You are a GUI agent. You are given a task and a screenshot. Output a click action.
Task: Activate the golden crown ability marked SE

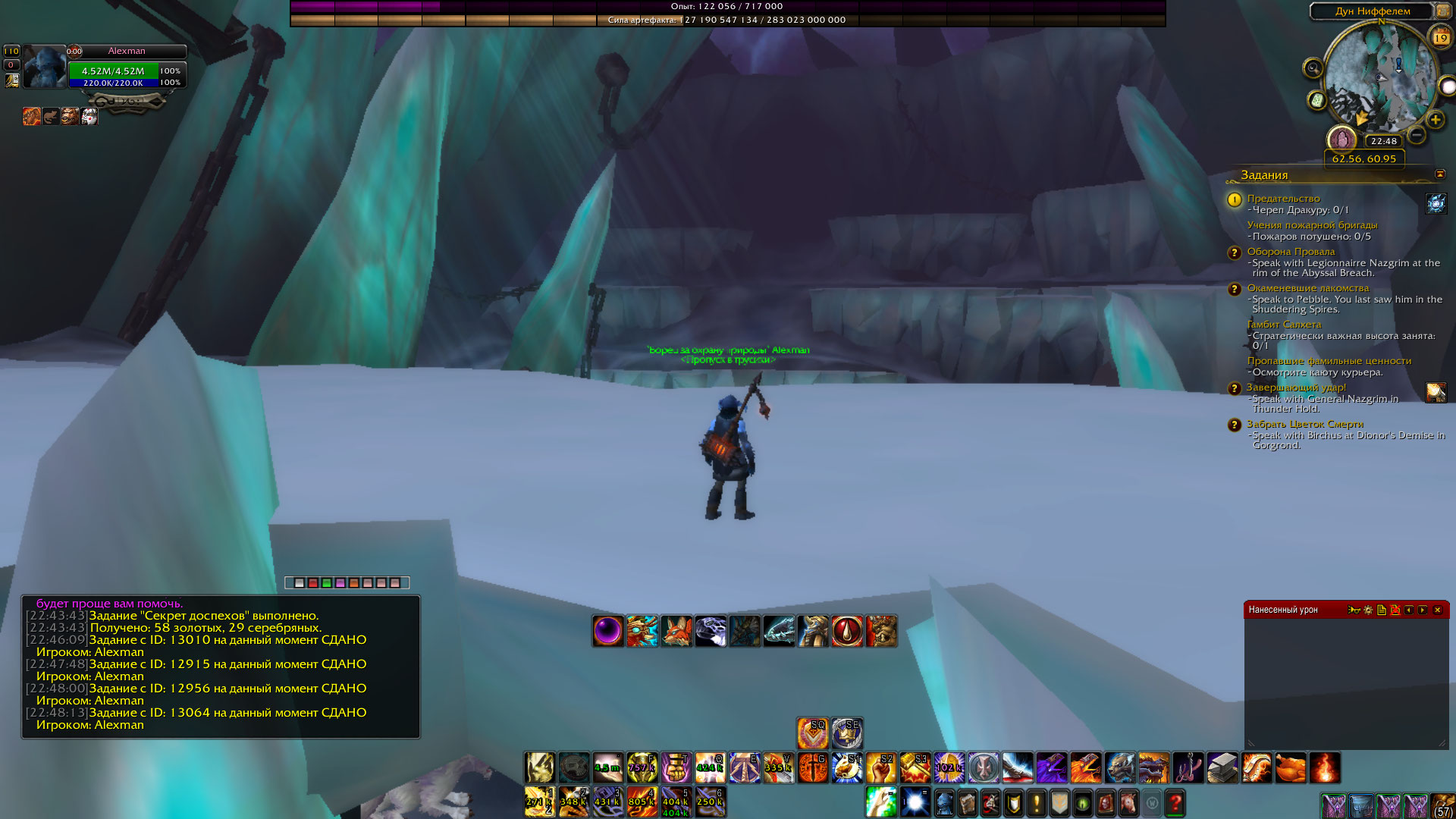[x=847, y=733]
